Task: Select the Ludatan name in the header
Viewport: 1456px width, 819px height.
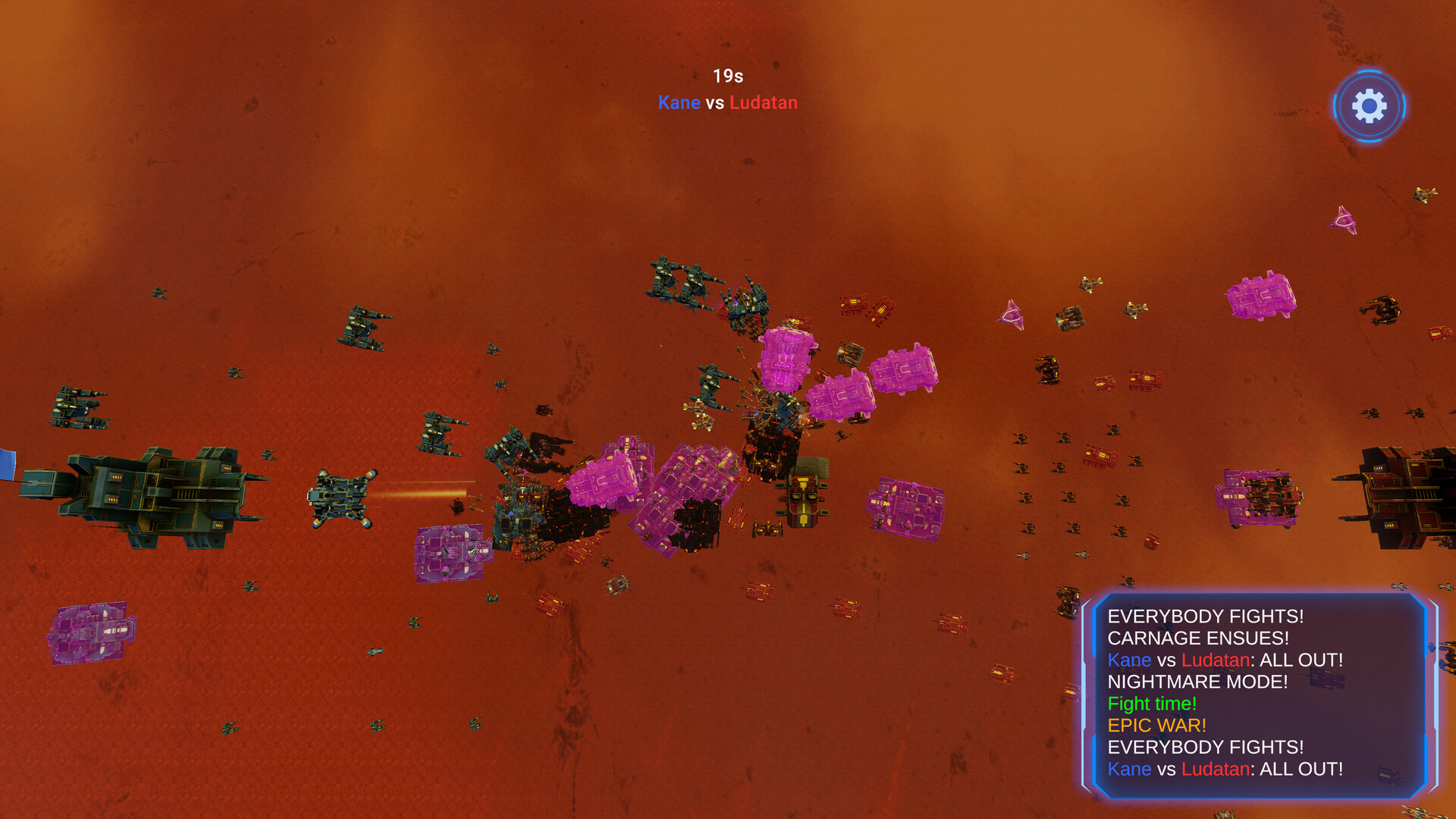Action: click(x=762, y=102)
